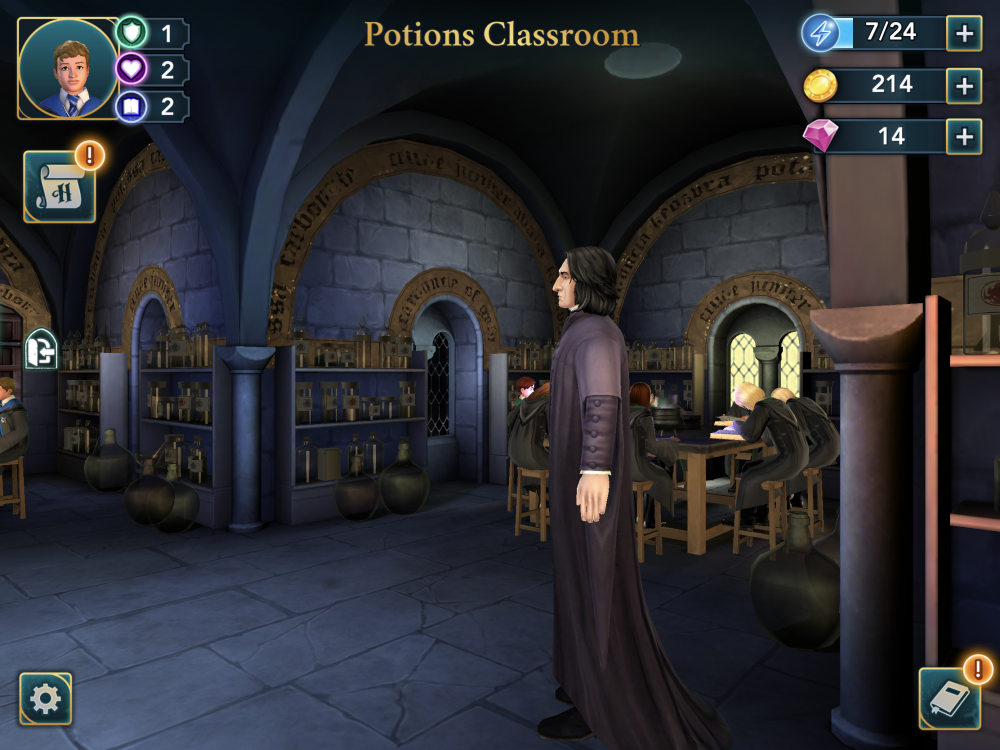Open the player character portrait

click(x=68, y=69)
